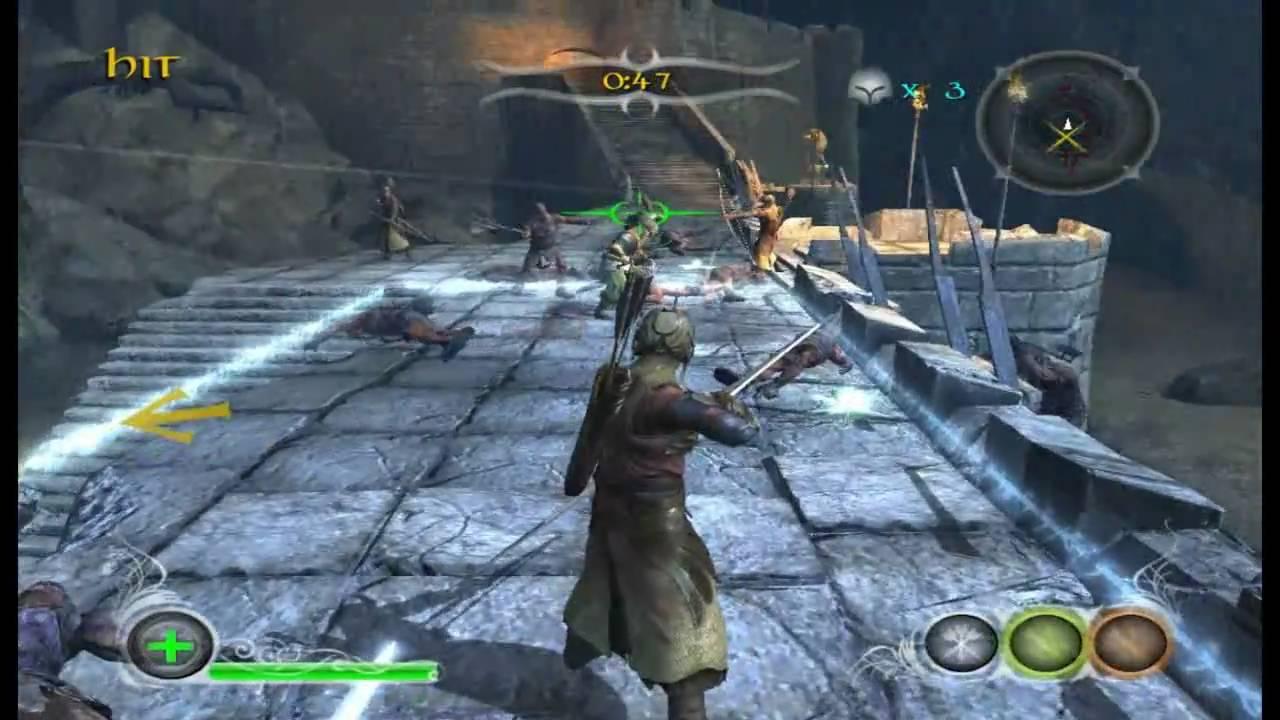
Task: Trigger the orange-ringed ability orb
Action: [1130, 642]
